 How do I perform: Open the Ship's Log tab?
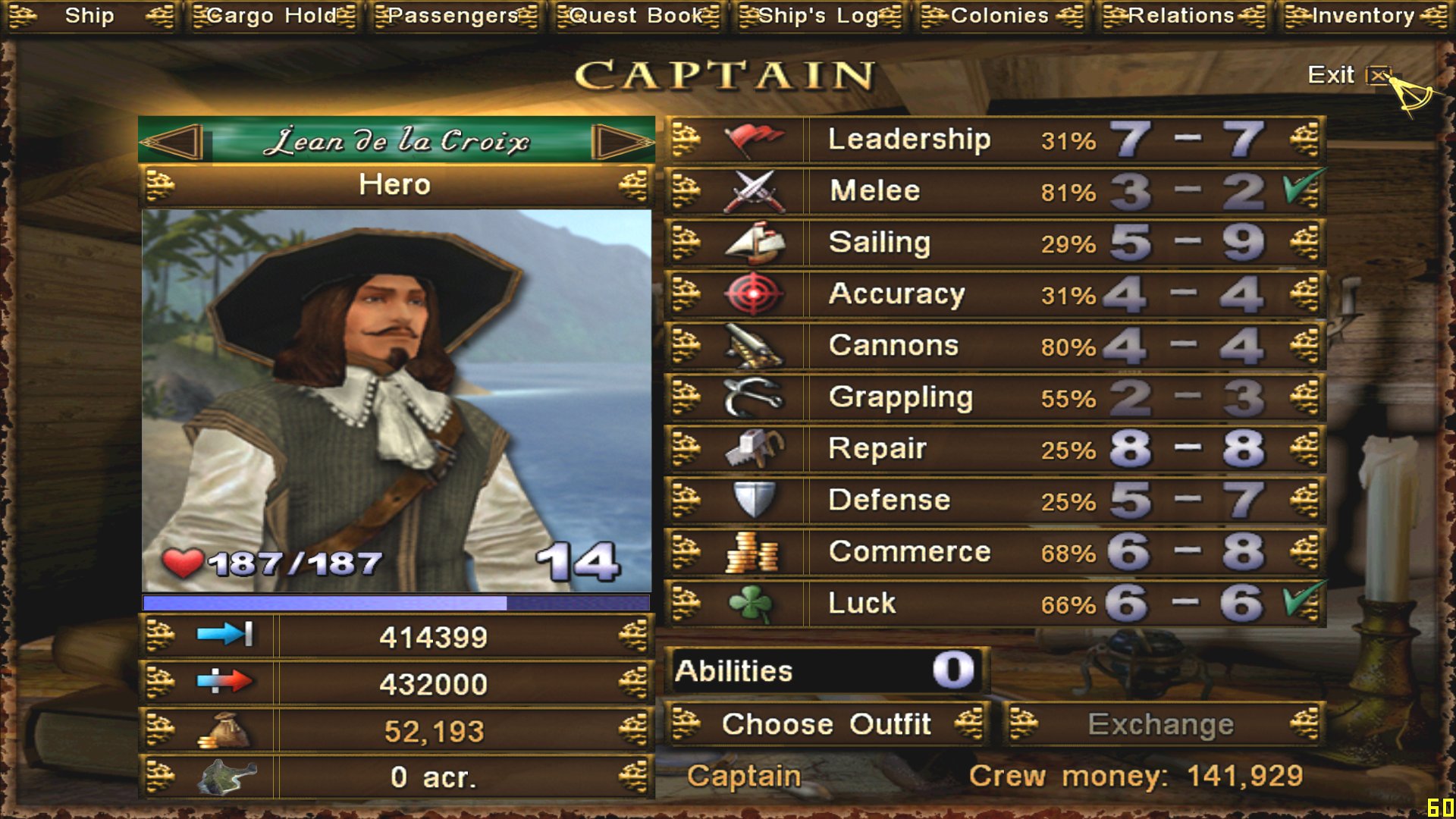[x=818, y=16]
